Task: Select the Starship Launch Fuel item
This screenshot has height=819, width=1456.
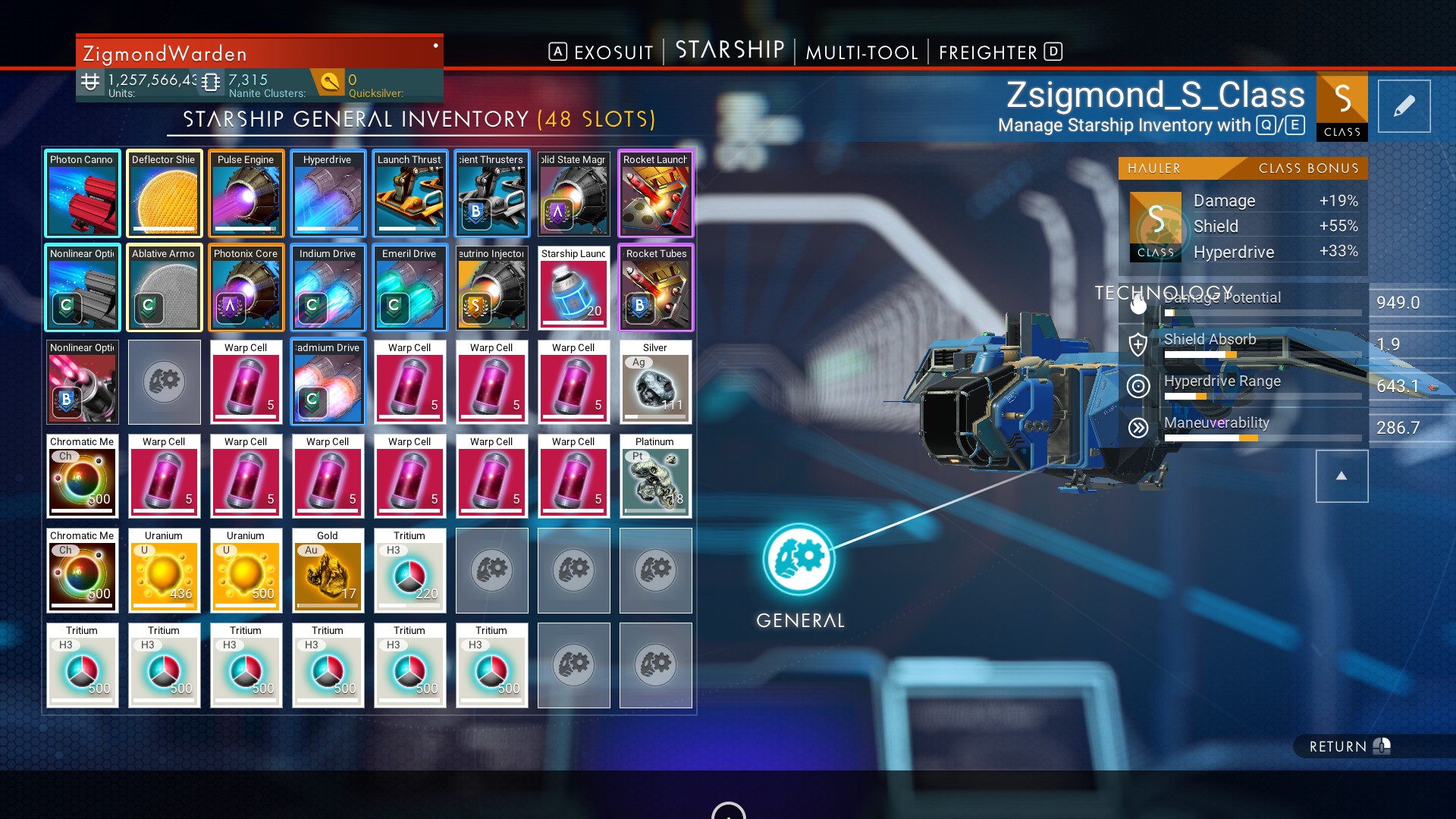Action: (x=573, y=288)
